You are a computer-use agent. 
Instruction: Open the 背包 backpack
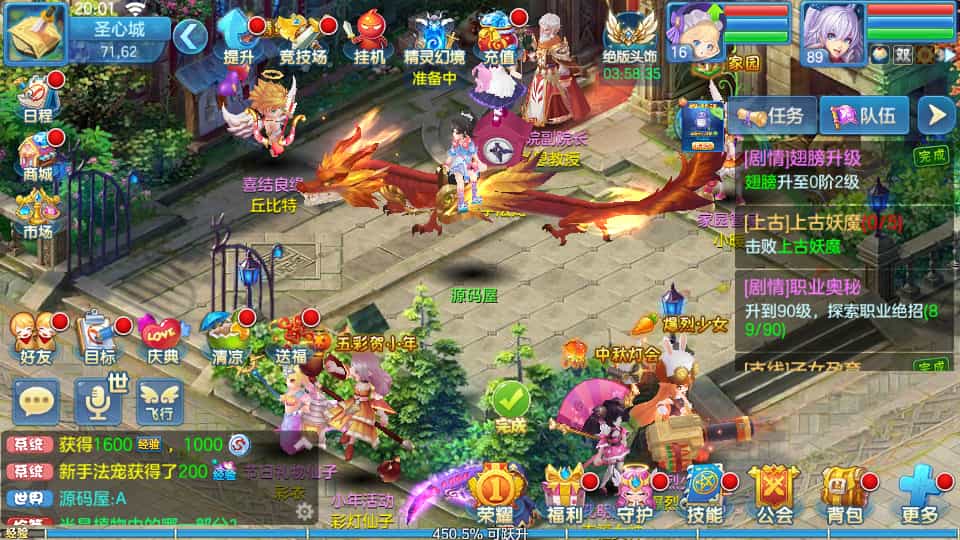pos(843,494)
